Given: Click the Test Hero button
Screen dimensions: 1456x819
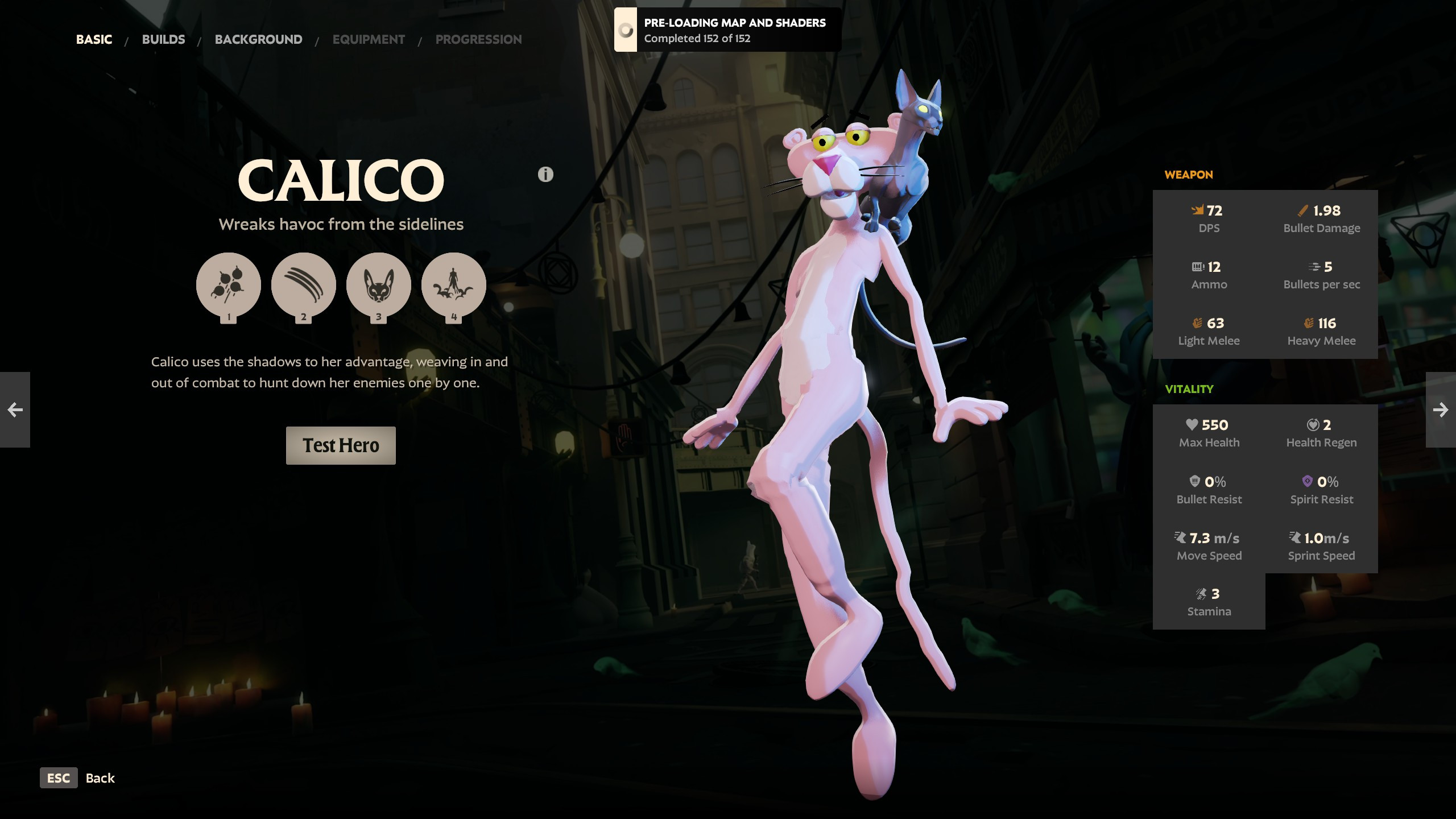Looking at the screenshot, I should click(x=341, y=445).
